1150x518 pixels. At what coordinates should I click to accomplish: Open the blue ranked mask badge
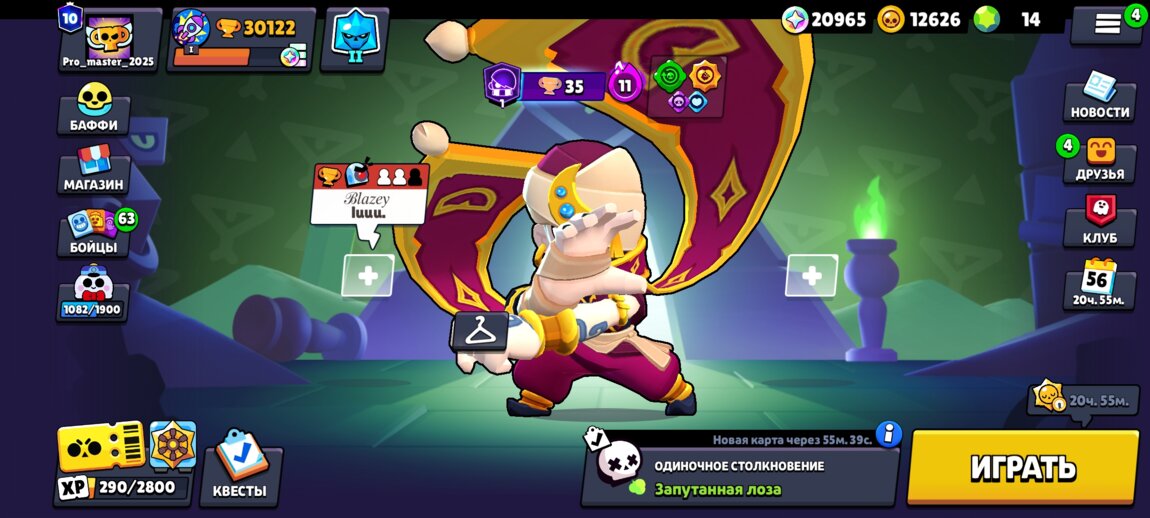click(x=354, y=40)
